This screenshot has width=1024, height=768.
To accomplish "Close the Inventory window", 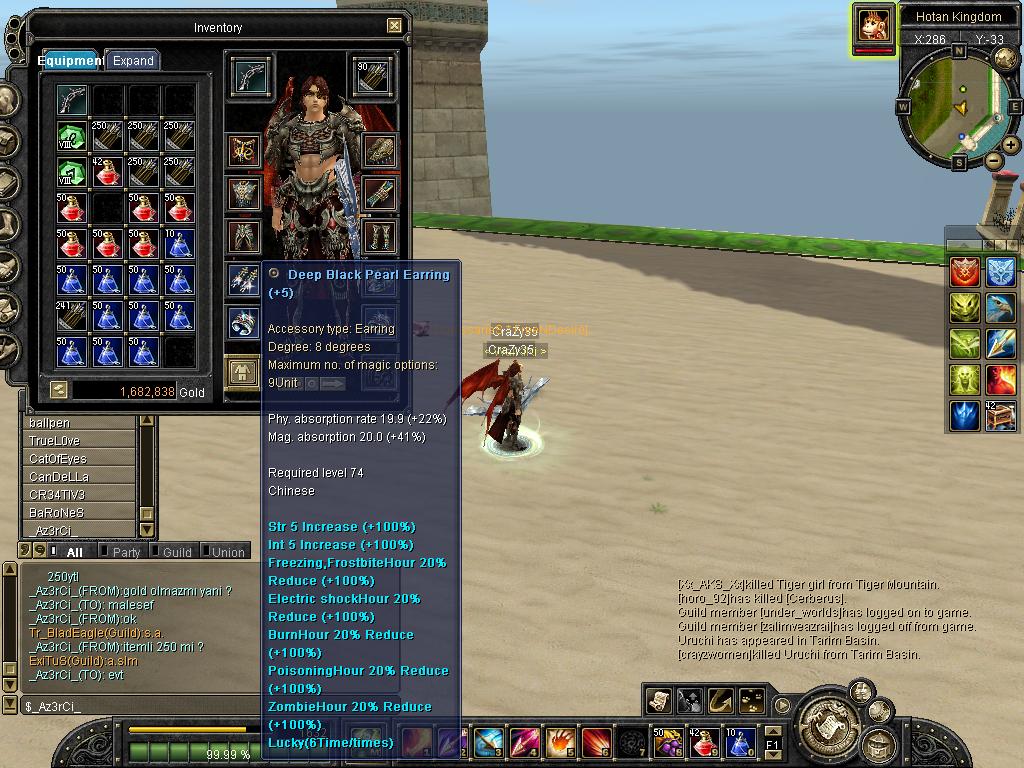I will point(394,26).
